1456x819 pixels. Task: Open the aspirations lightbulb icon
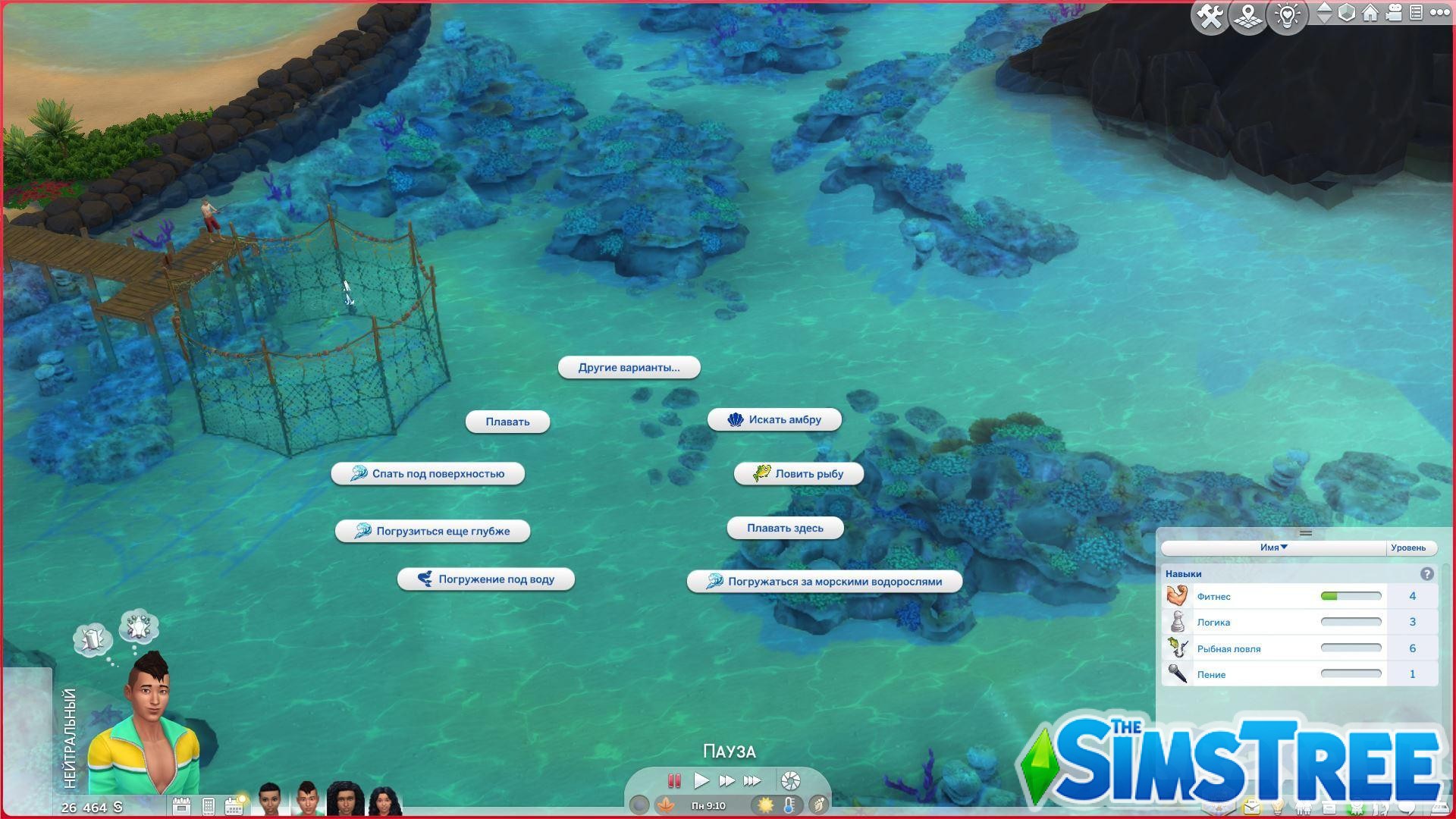[x=1287, y=14]
